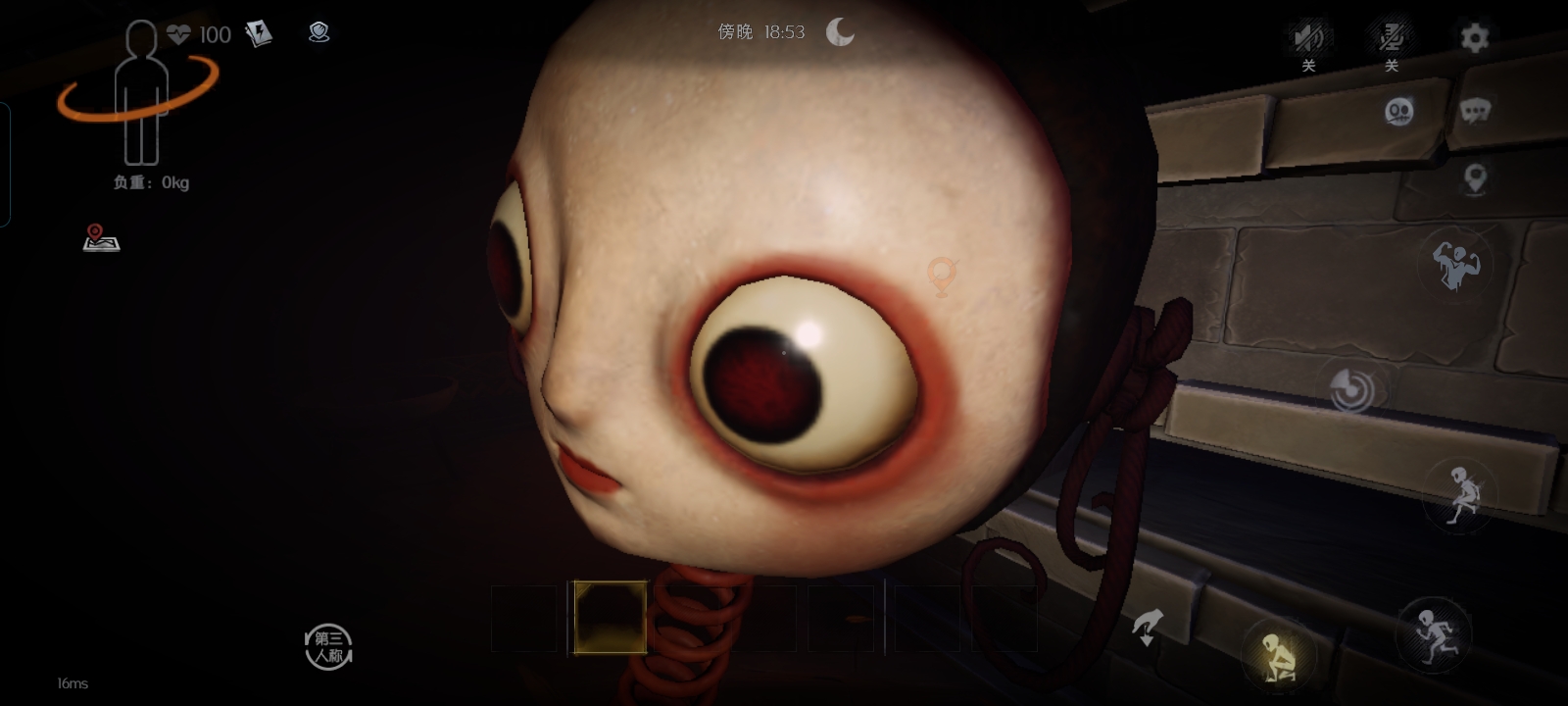The height and width of the screenshot is (706, 1568).
Task: Tap the circular scan radar button
Action: pyautogui.click(x=1351, y=389)
